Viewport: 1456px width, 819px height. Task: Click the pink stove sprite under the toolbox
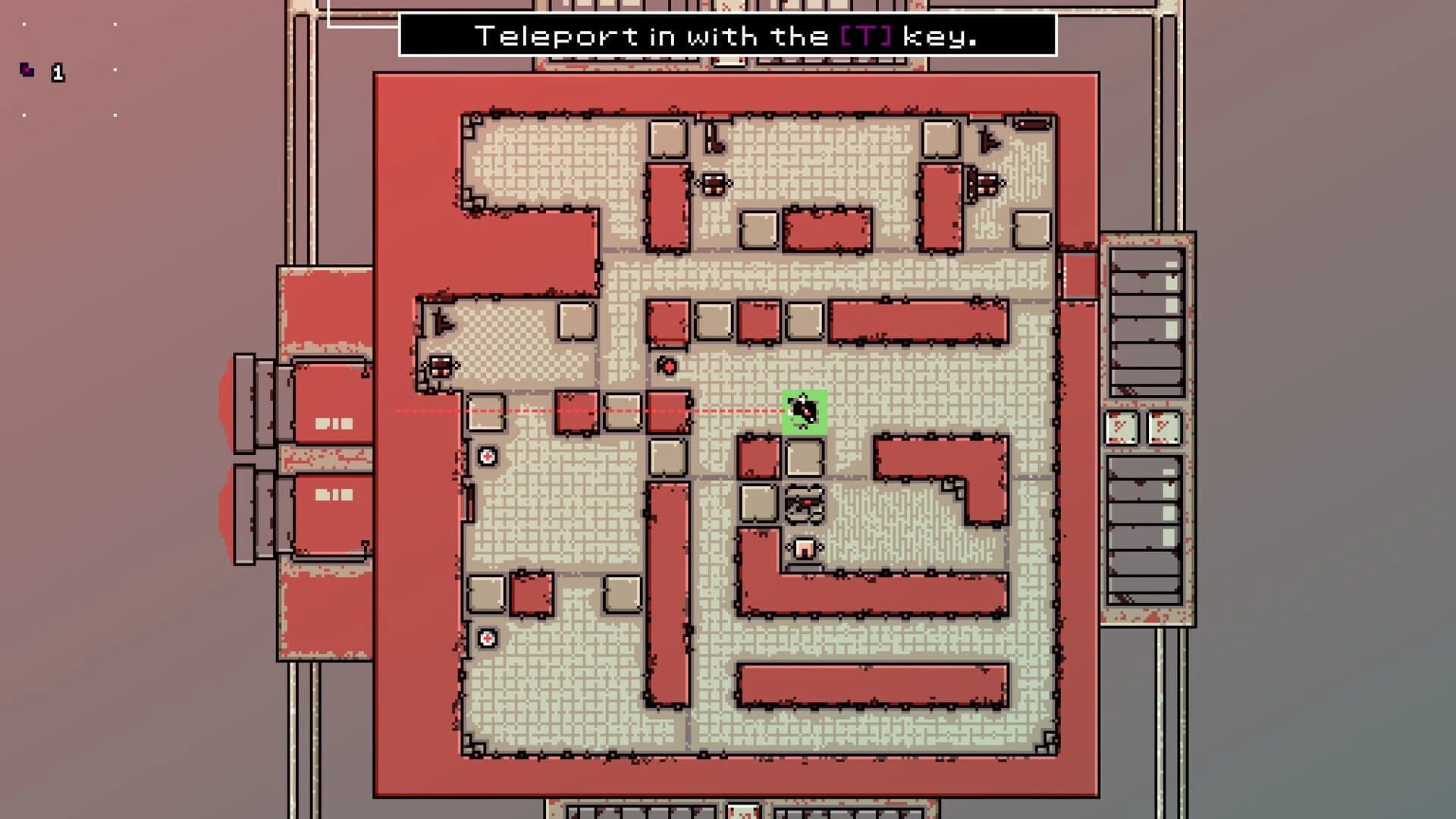[x=805, y=549]
